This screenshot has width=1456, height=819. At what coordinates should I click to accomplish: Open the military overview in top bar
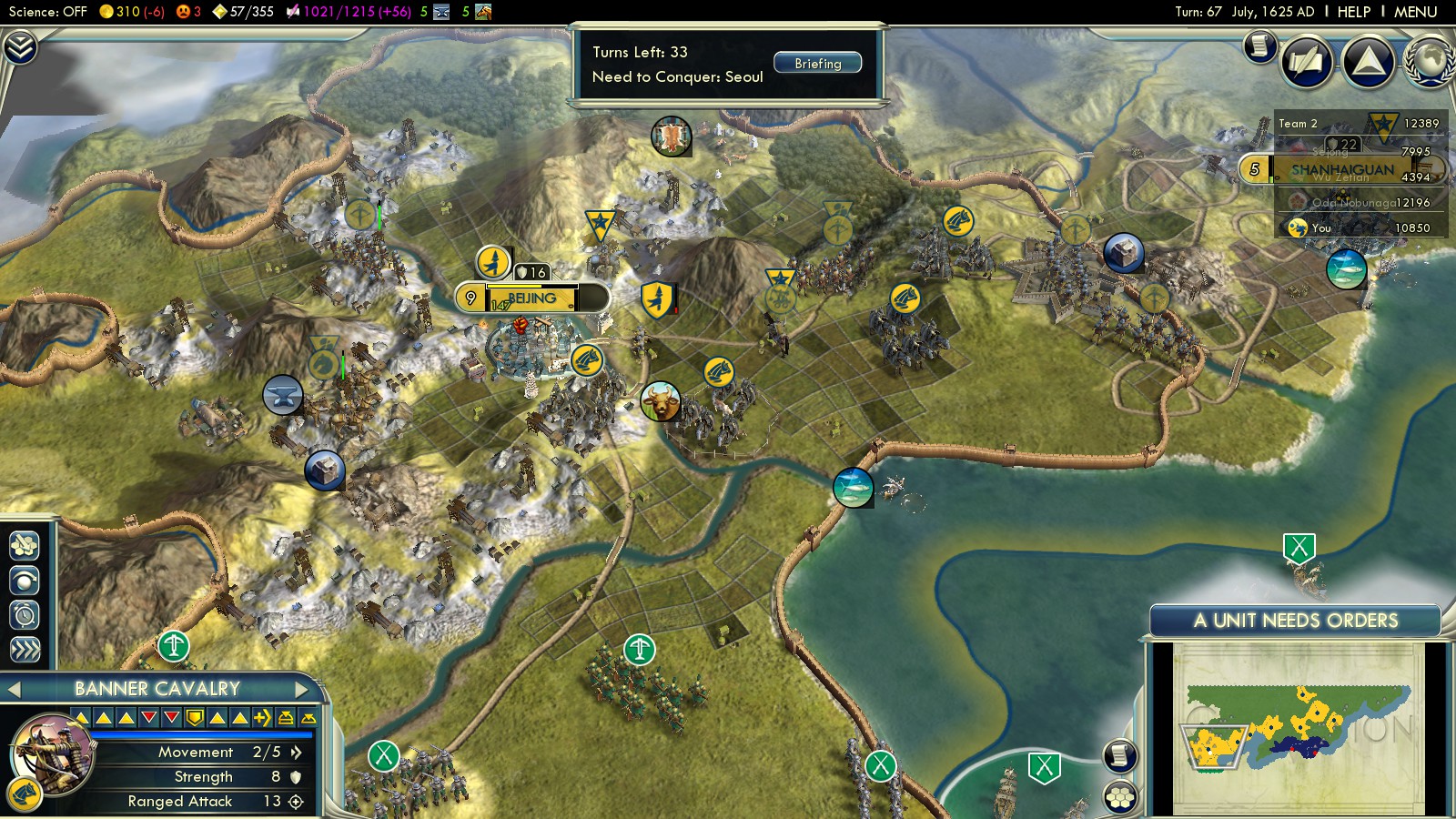click(483, 12)
